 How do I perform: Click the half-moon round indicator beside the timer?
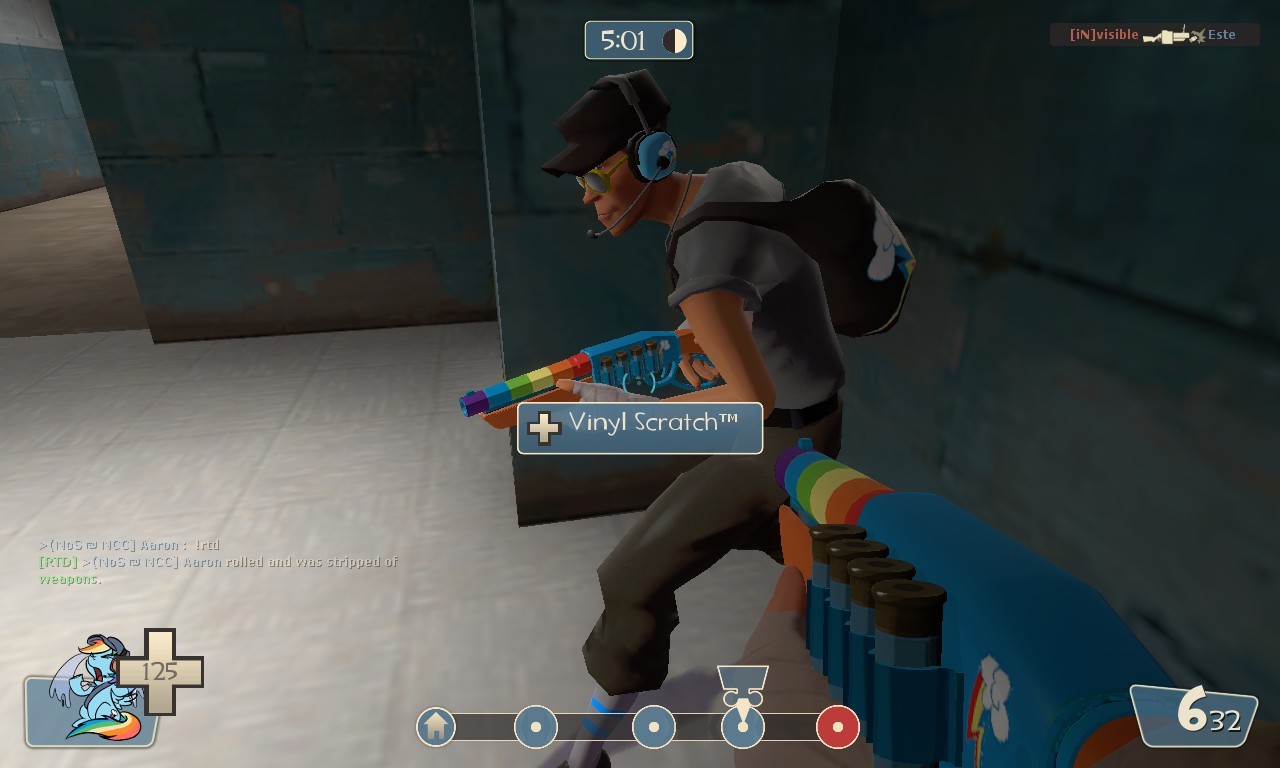tap(674, 40)
